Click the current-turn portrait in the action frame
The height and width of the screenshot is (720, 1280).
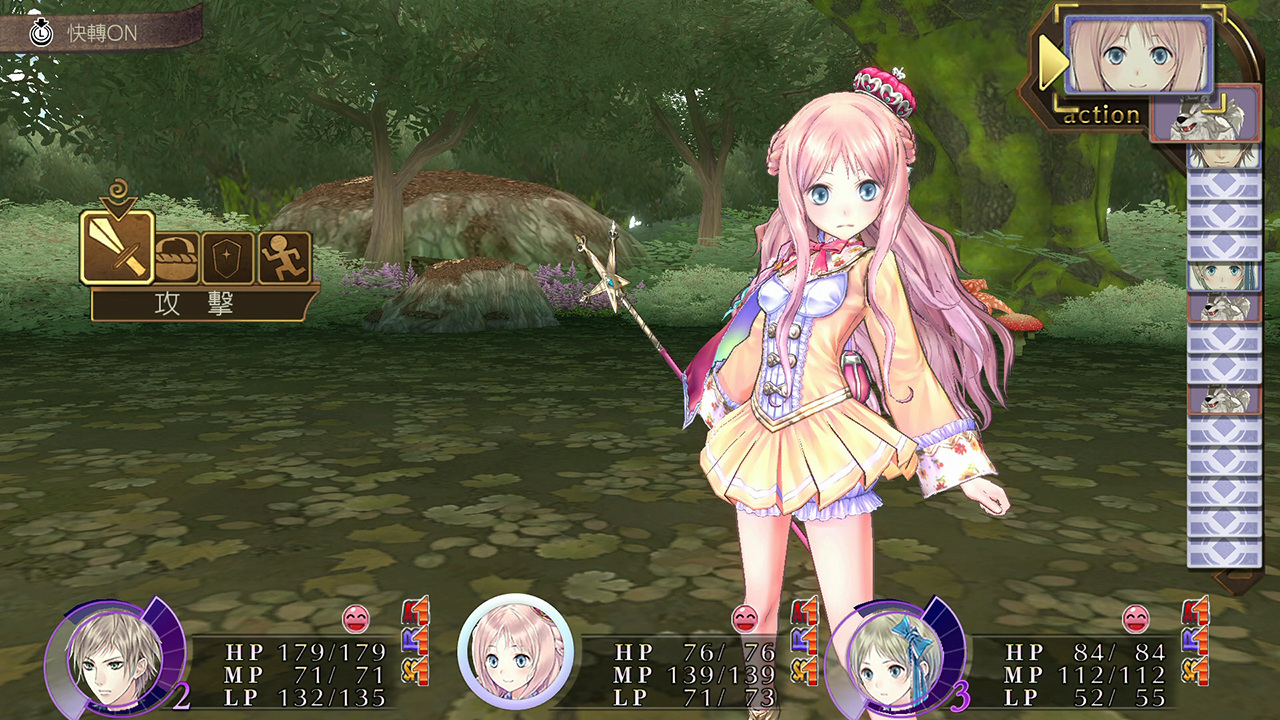1138,54
